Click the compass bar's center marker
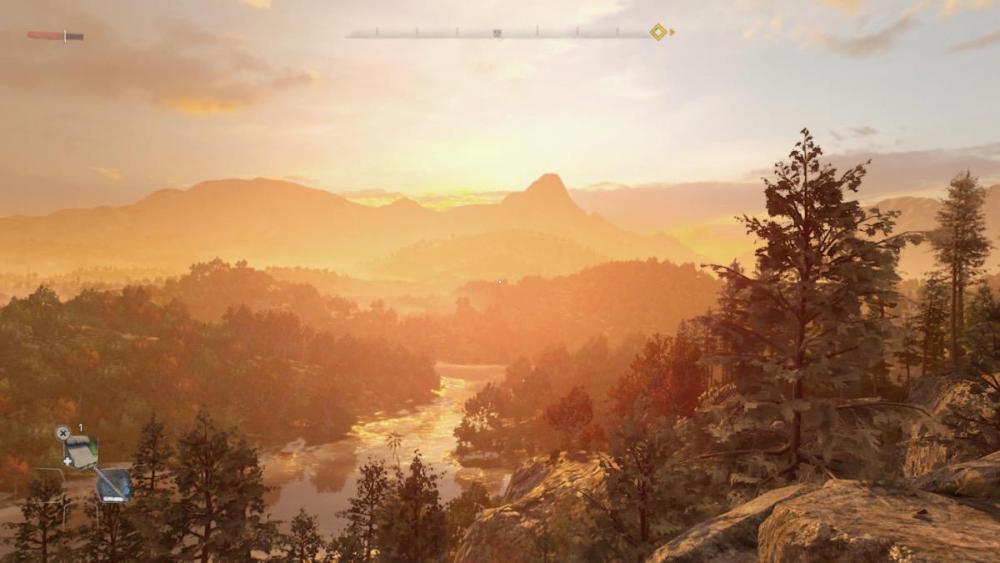1000x563 pixels. [497, 33]
